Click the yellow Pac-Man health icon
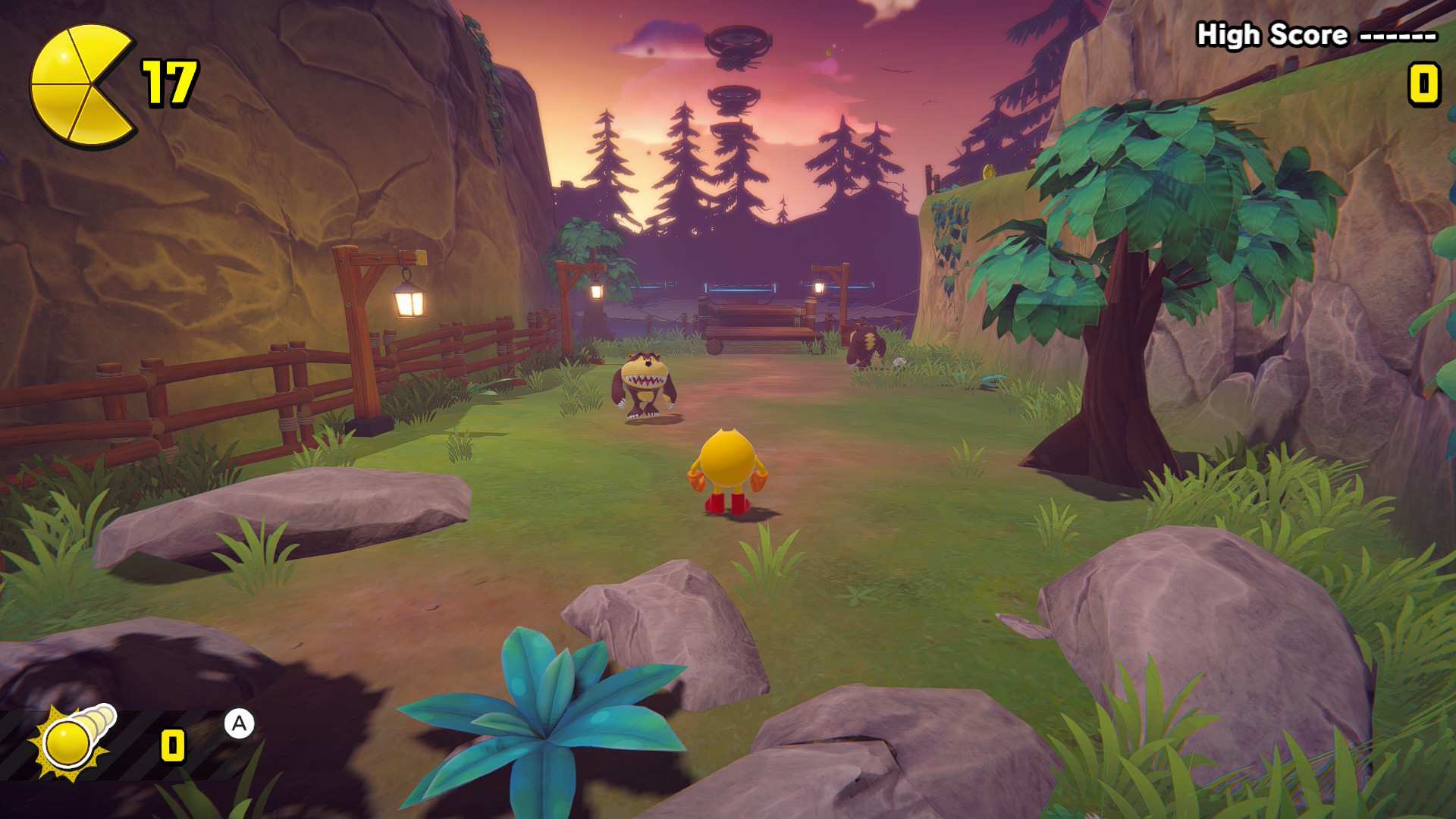The image size is (1456, 819). tap(80, 85)
